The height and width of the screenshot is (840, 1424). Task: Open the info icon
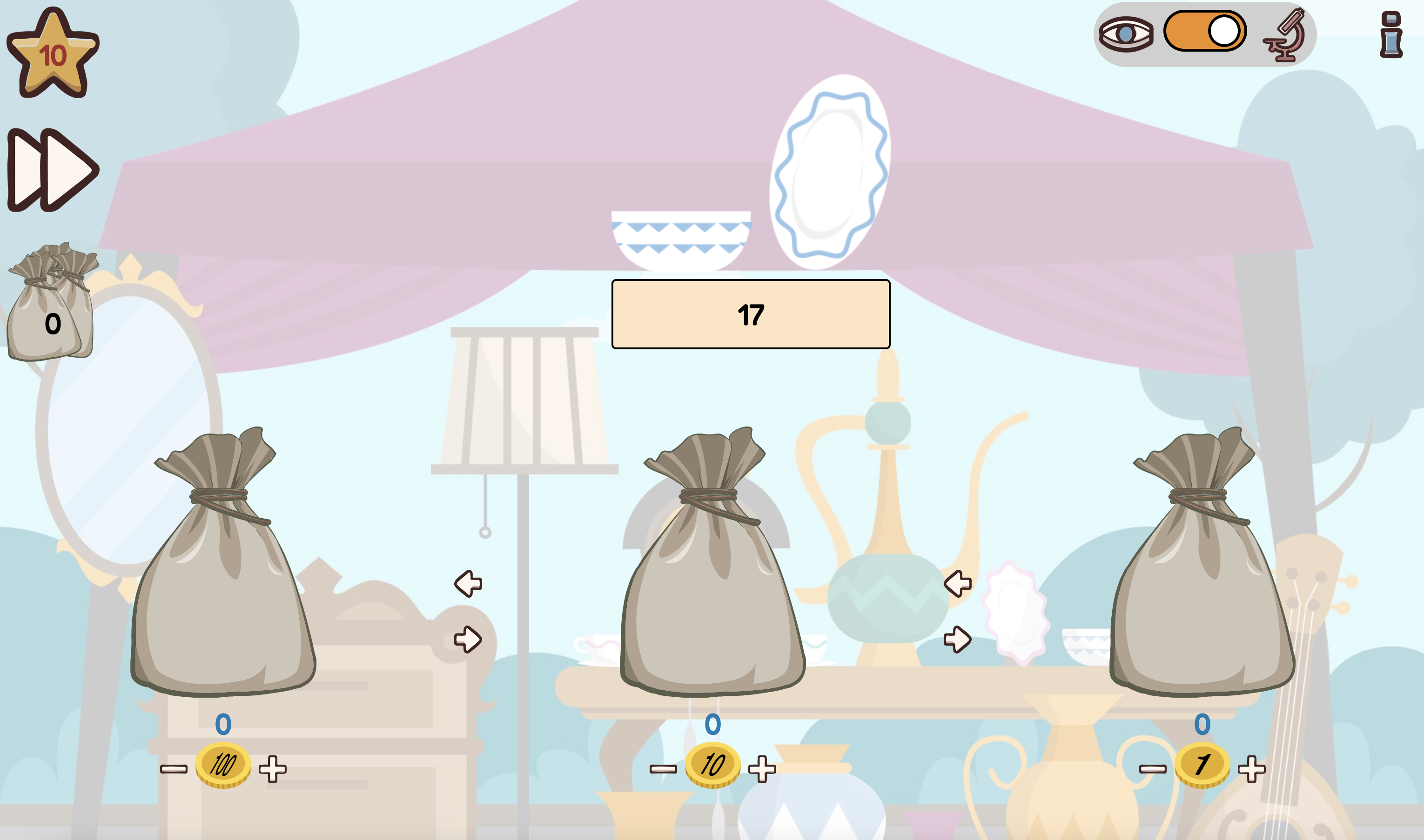(1390, 35)
